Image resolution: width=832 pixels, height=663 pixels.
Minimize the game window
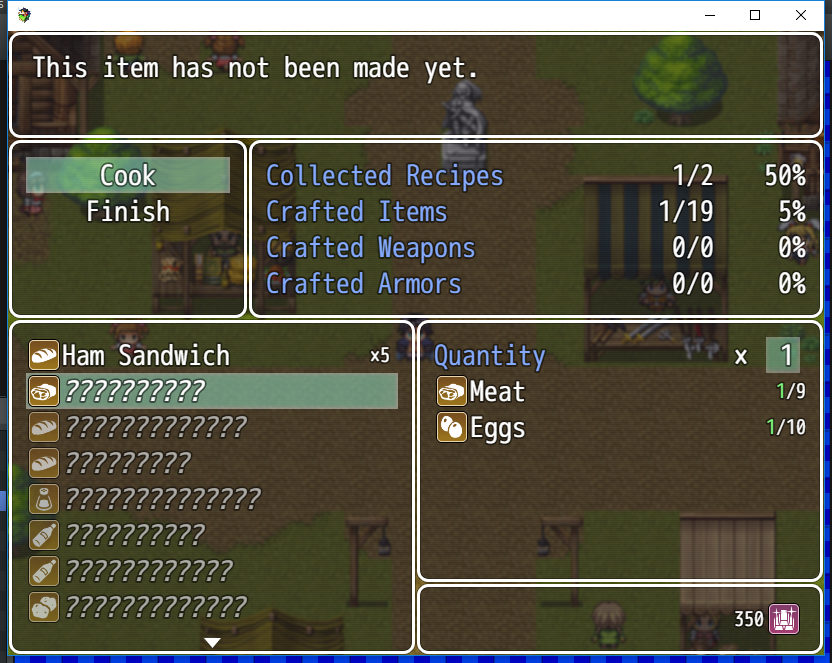click(x=709, y=15)
